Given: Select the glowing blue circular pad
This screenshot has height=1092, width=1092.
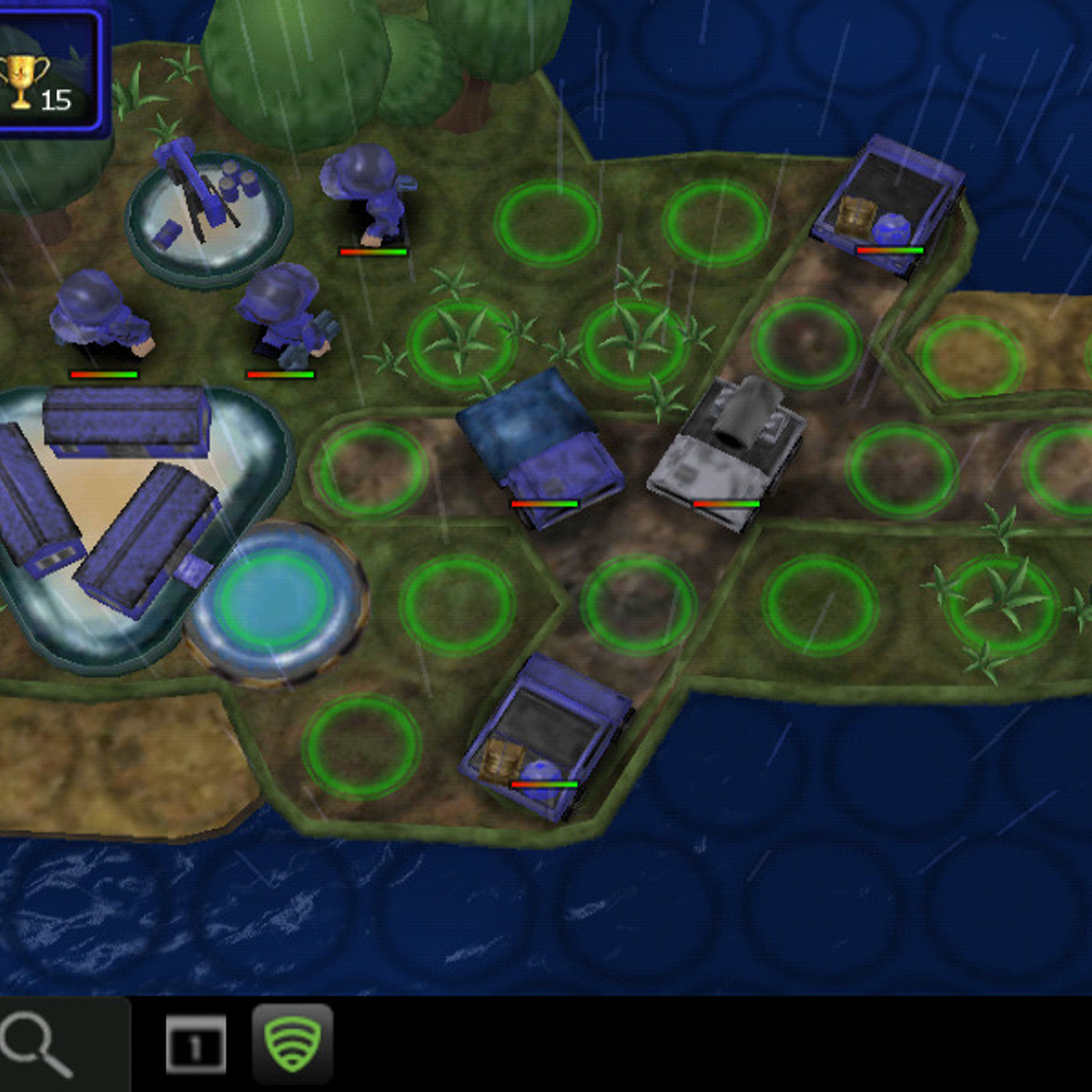Looking at the screenshot, I should (275, 601).
